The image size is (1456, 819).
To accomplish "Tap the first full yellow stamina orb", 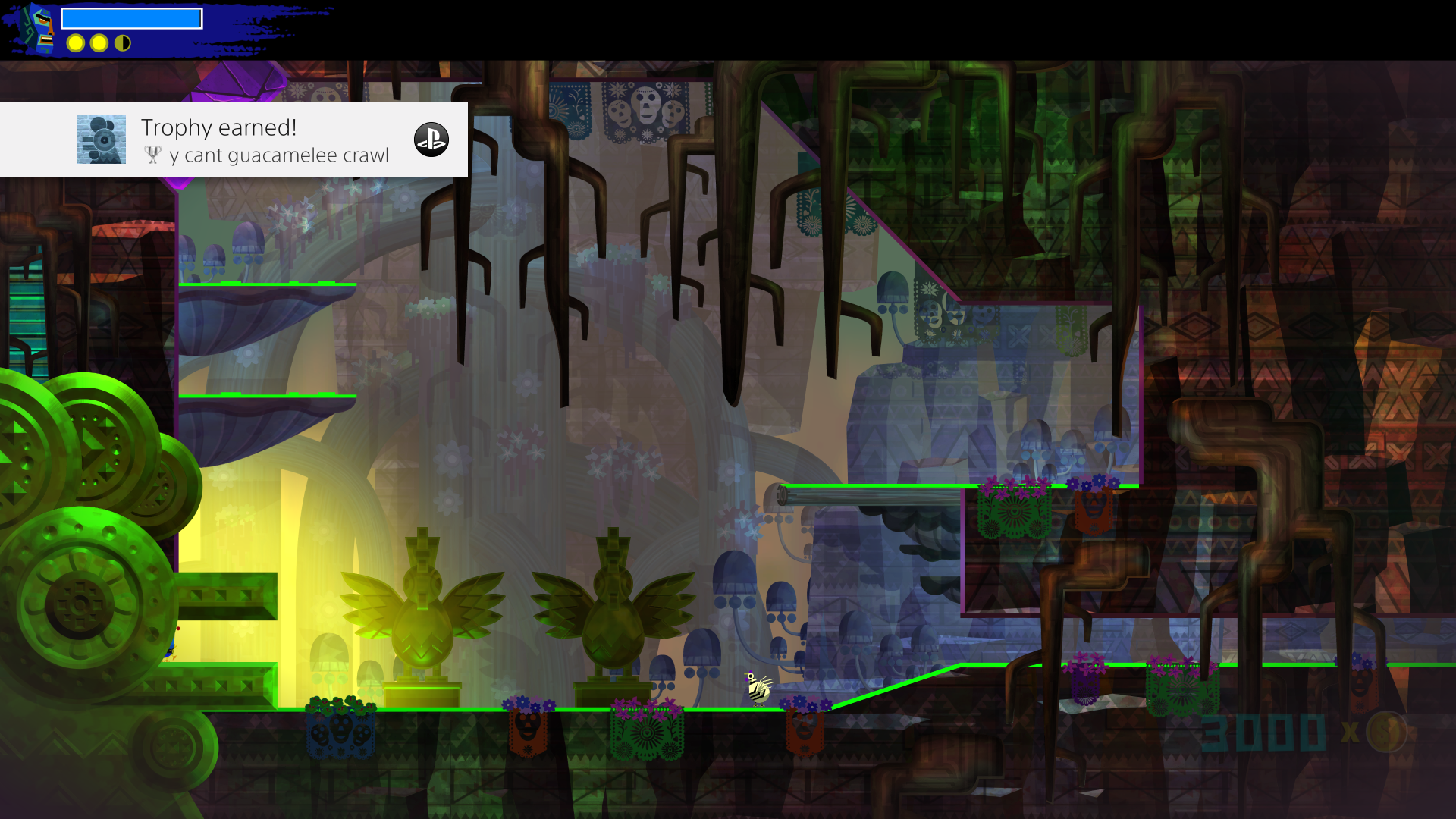I will click(x=75, y=43).
